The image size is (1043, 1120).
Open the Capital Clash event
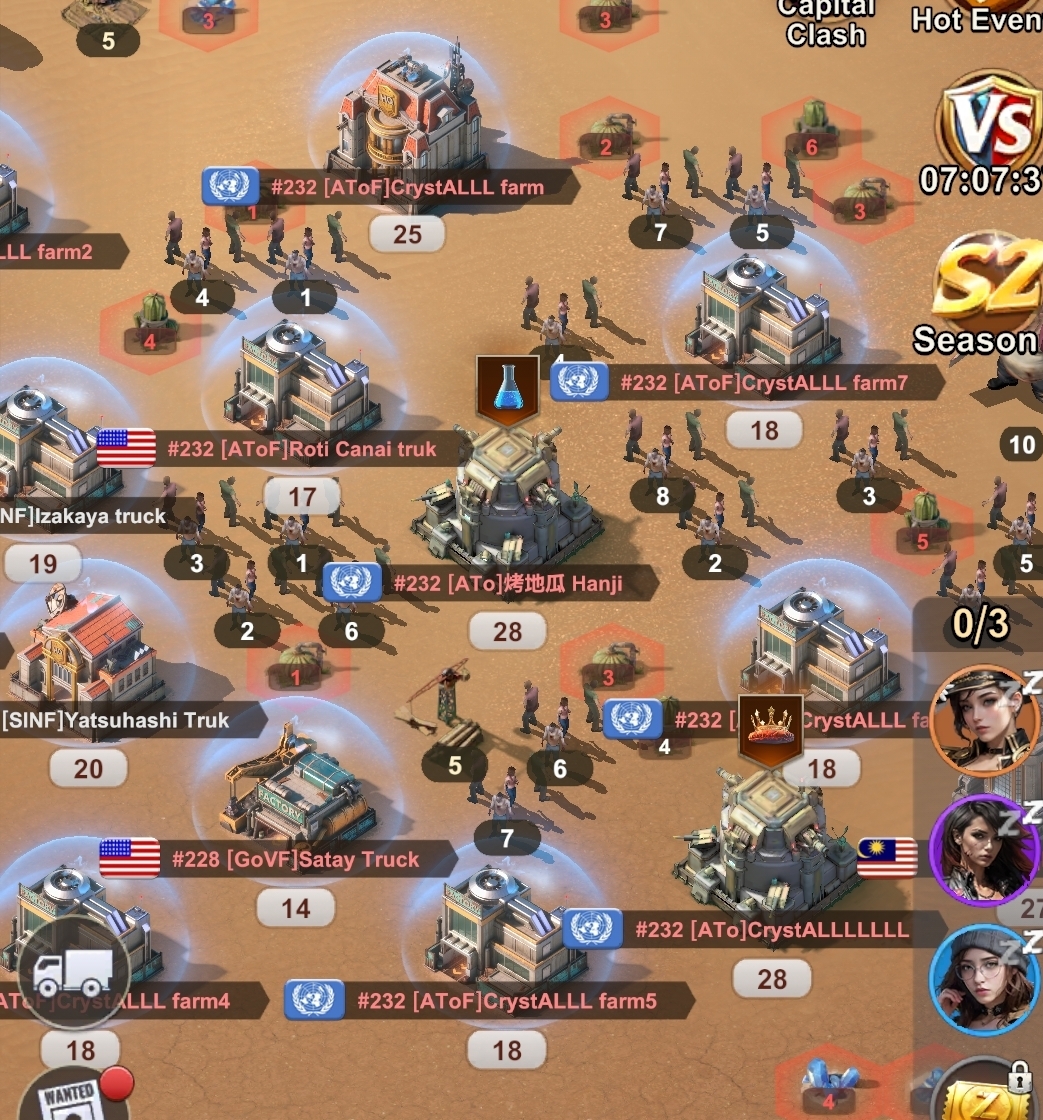point(825,24)
